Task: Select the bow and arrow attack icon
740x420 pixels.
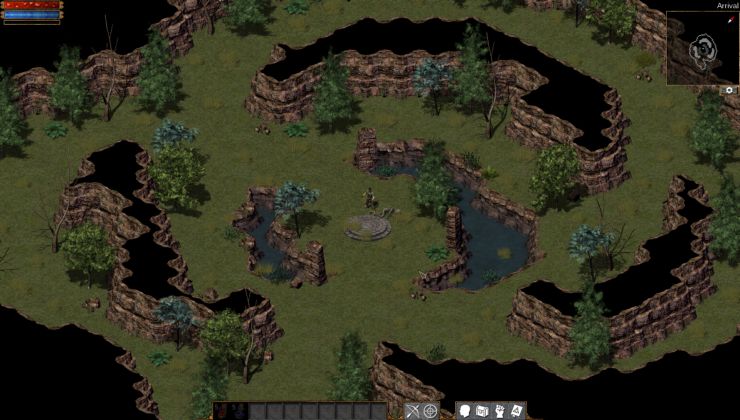Action: click(x=413, y=411)
